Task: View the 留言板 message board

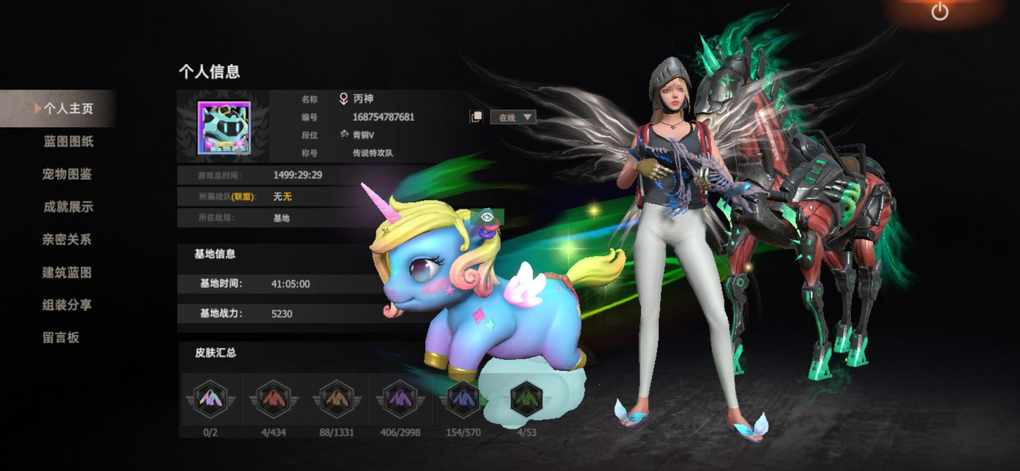Action: (x=60, y=338)
